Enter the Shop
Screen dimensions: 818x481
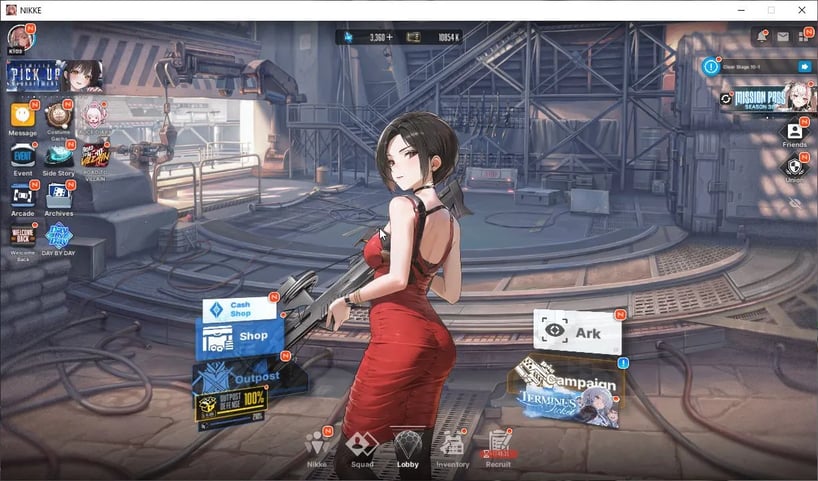click(241, 337)
